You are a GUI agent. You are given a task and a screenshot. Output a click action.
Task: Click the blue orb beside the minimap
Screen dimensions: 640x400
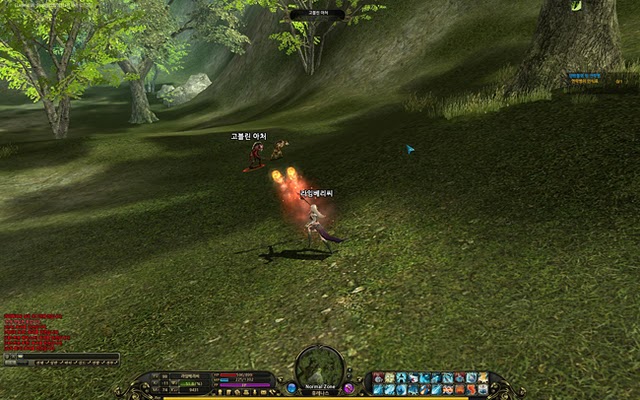pos(292,387)
